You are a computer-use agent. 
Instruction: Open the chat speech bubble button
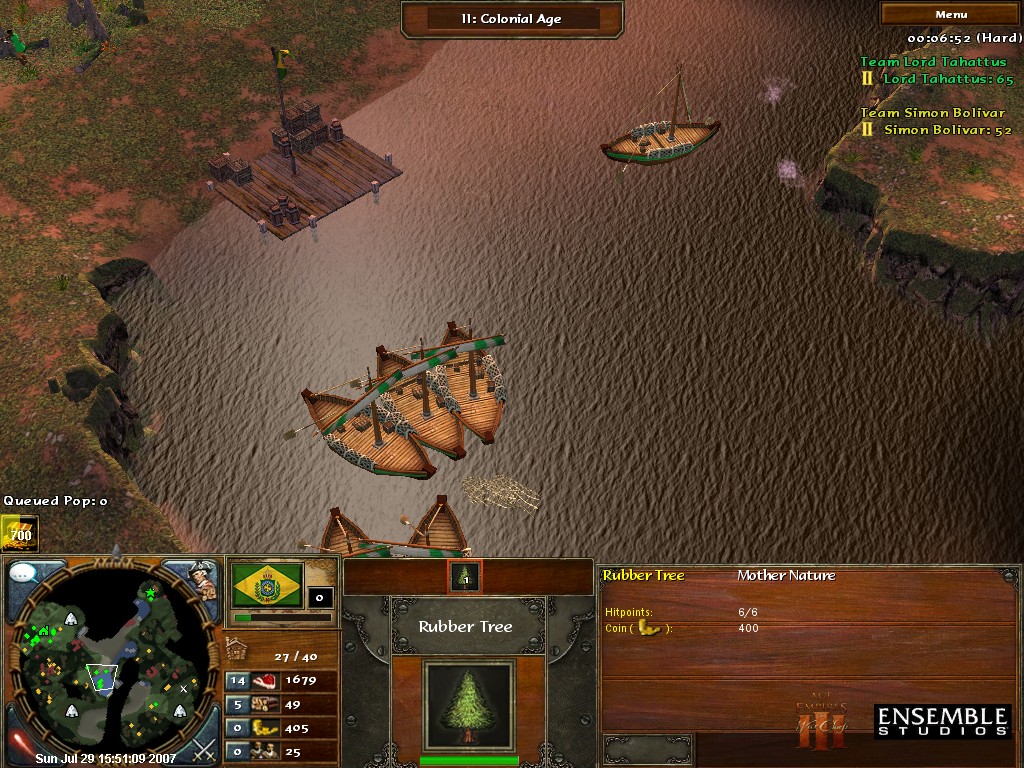27,575
